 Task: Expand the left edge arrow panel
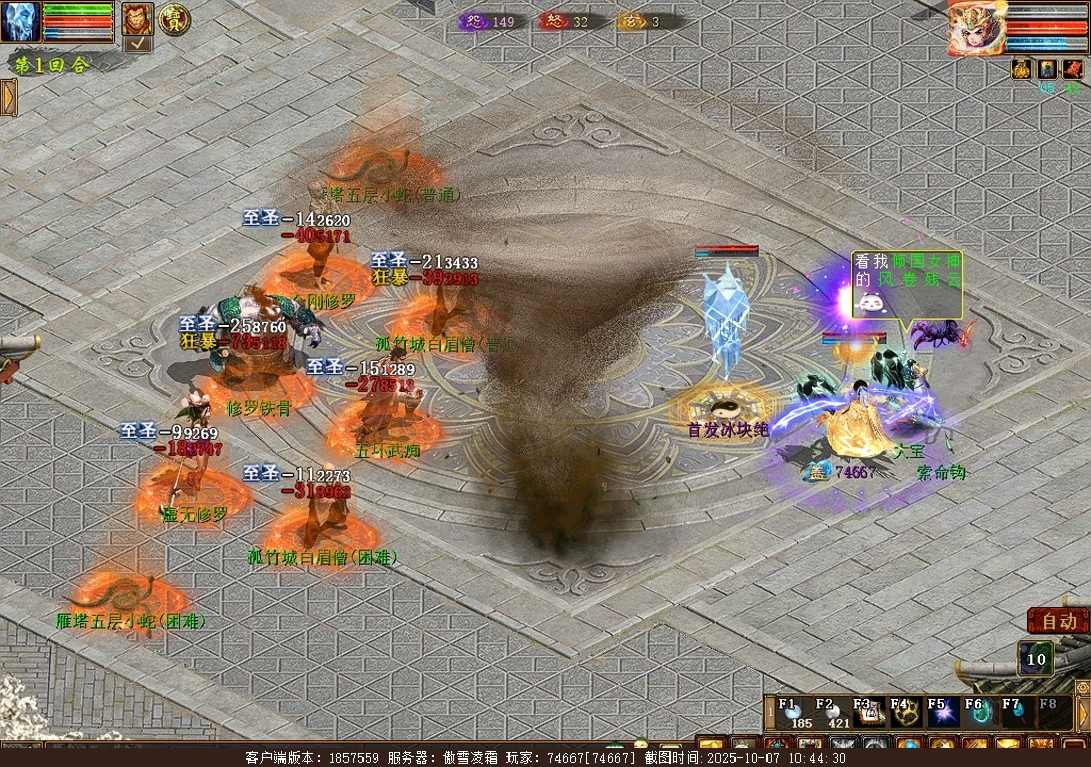click(x=8, y=97)
